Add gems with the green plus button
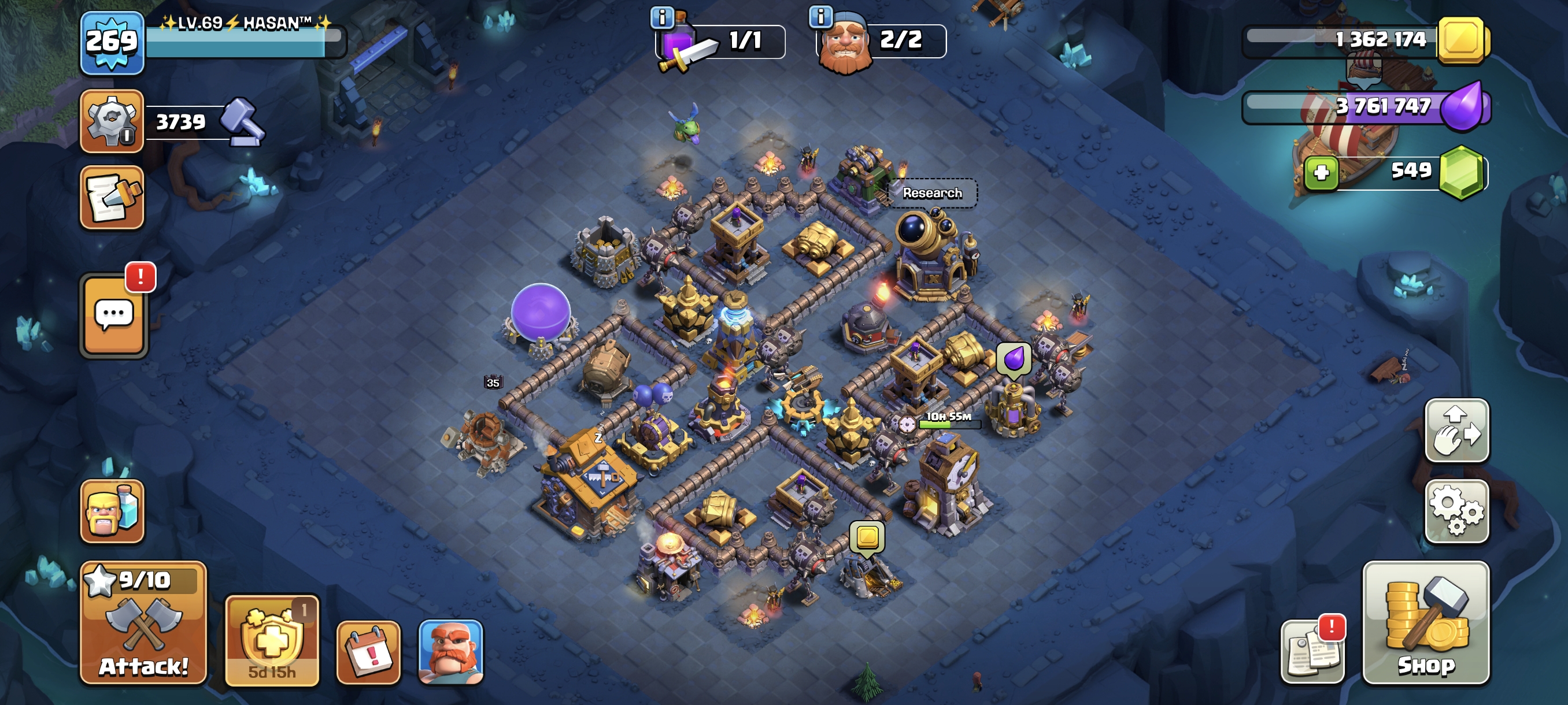This screenshot has width=1568, height=705. [1321, 173]
